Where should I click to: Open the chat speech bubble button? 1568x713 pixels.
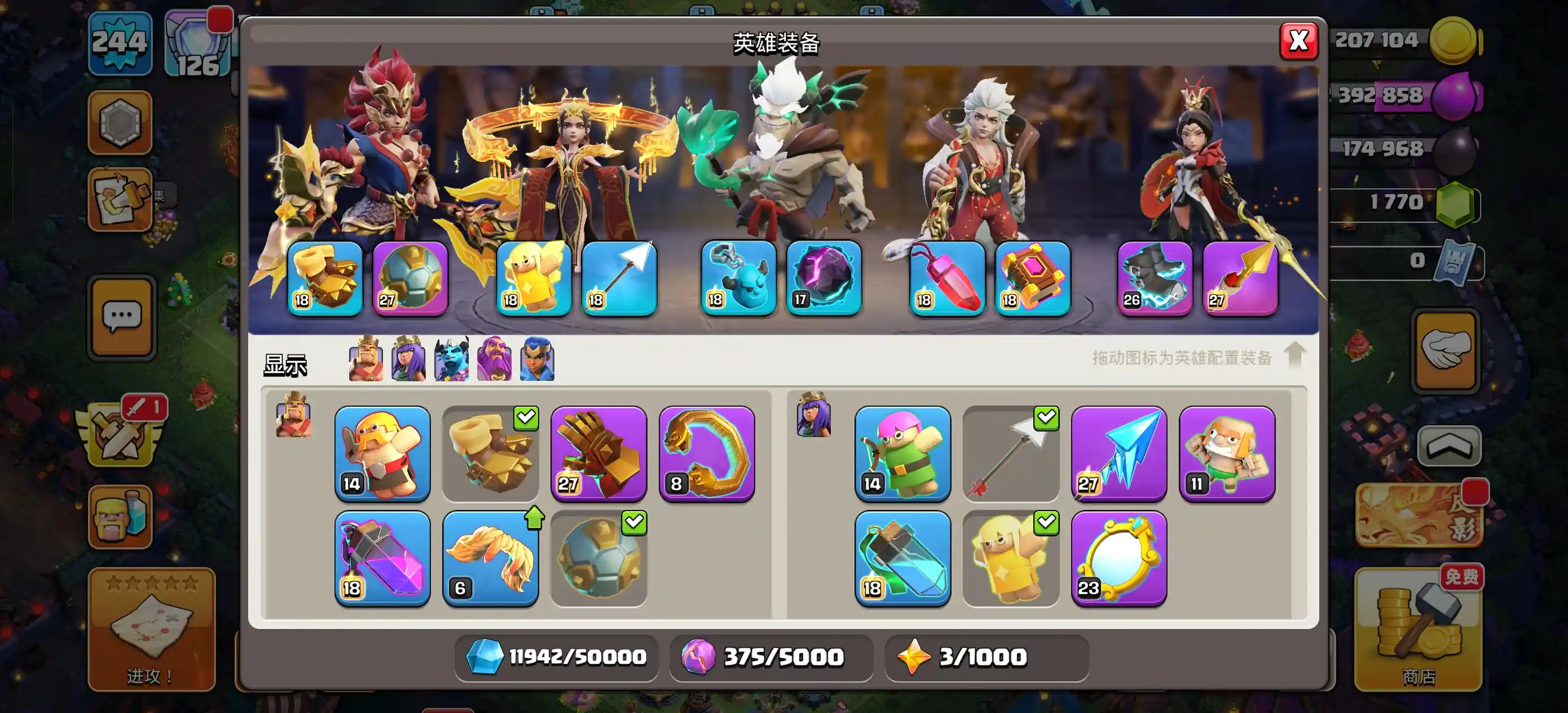point(122,316)
